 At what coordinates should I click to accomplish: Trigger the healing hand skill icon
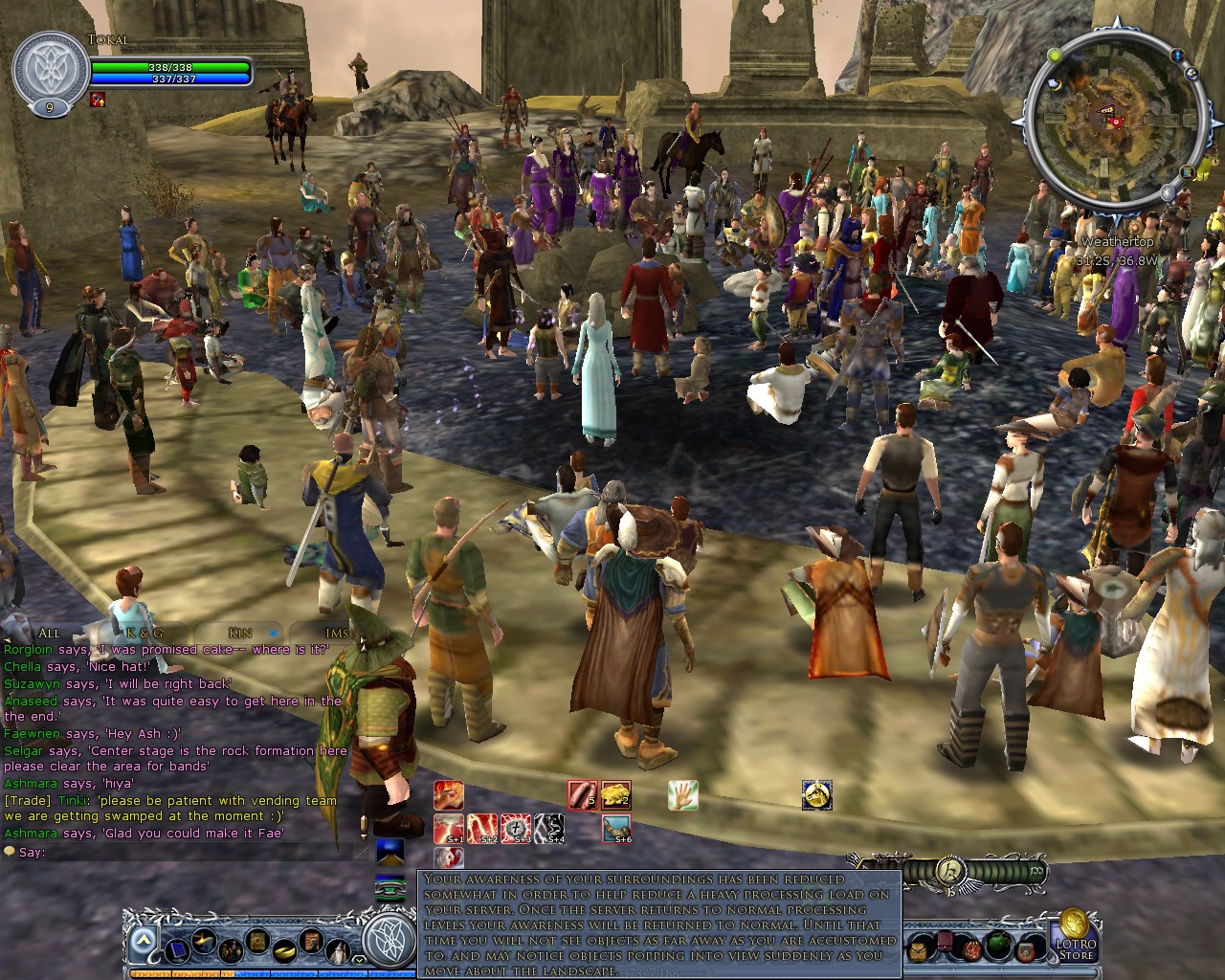point(683,796)
